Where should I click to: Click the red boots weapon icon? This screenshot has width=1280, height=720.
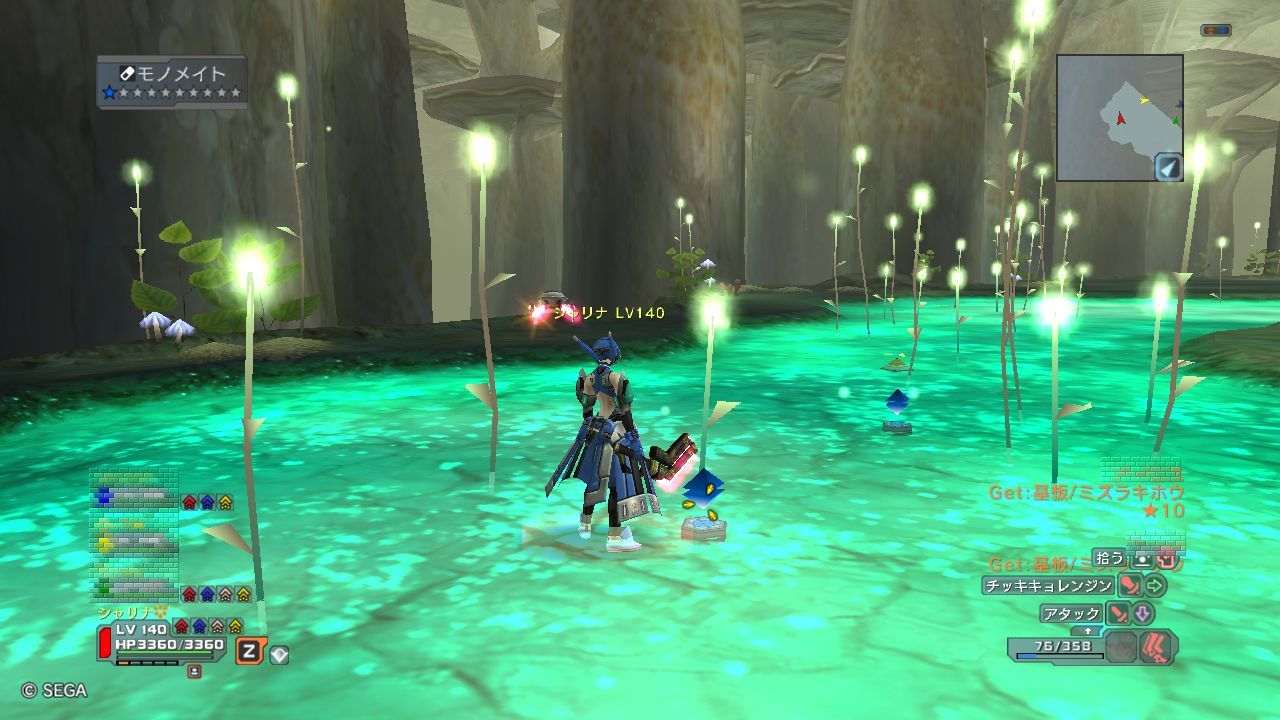tap(1158, 646)
